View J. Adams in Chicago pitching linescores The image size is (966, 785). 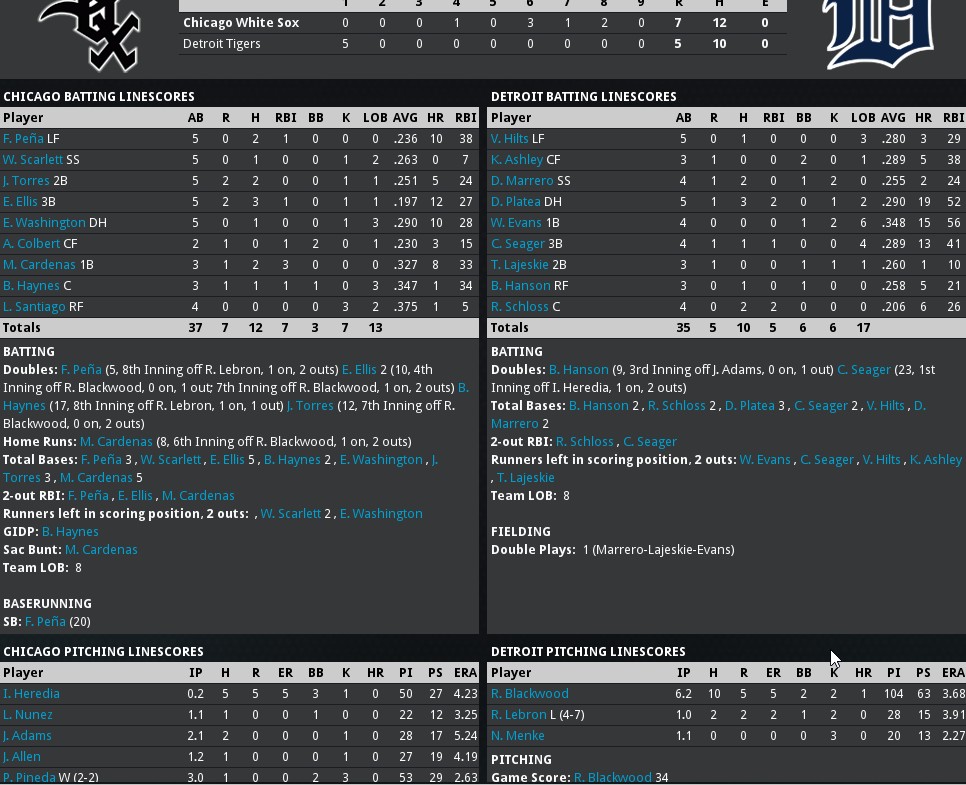(27, 735)
